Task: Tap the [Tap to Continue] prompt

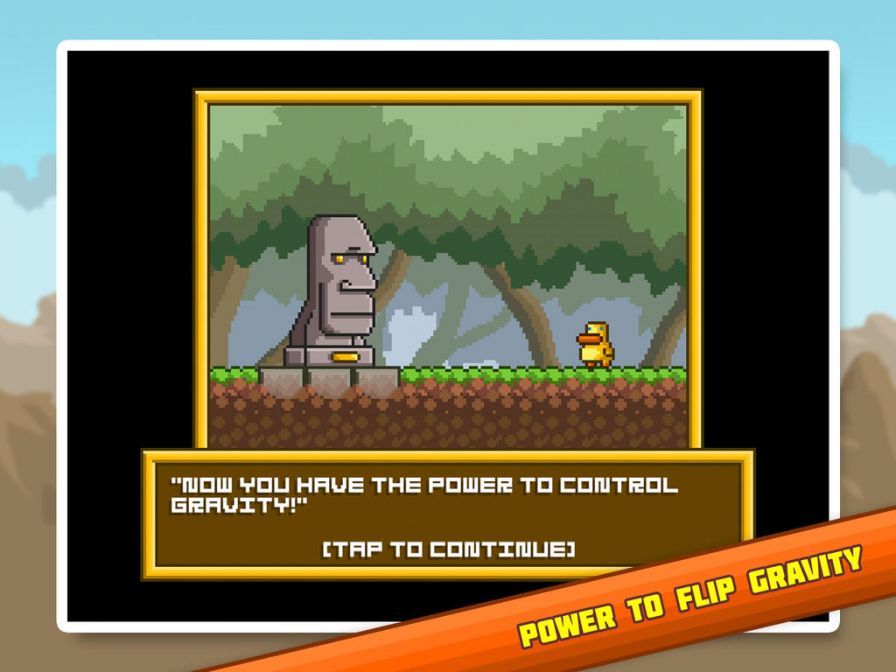Action: (x=448, y=547)
